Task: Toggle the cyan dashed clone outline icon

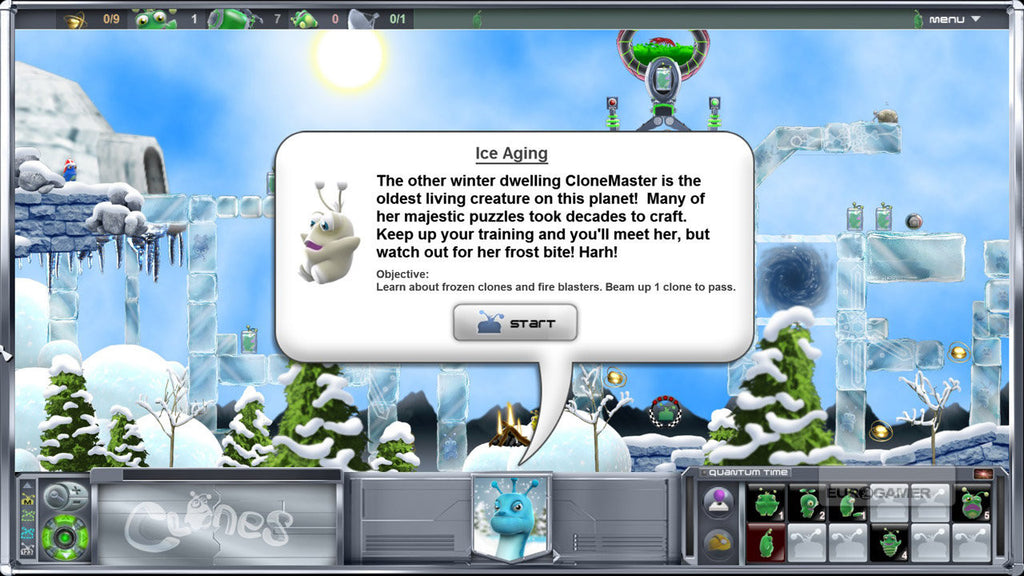Action: click(28, 534)
